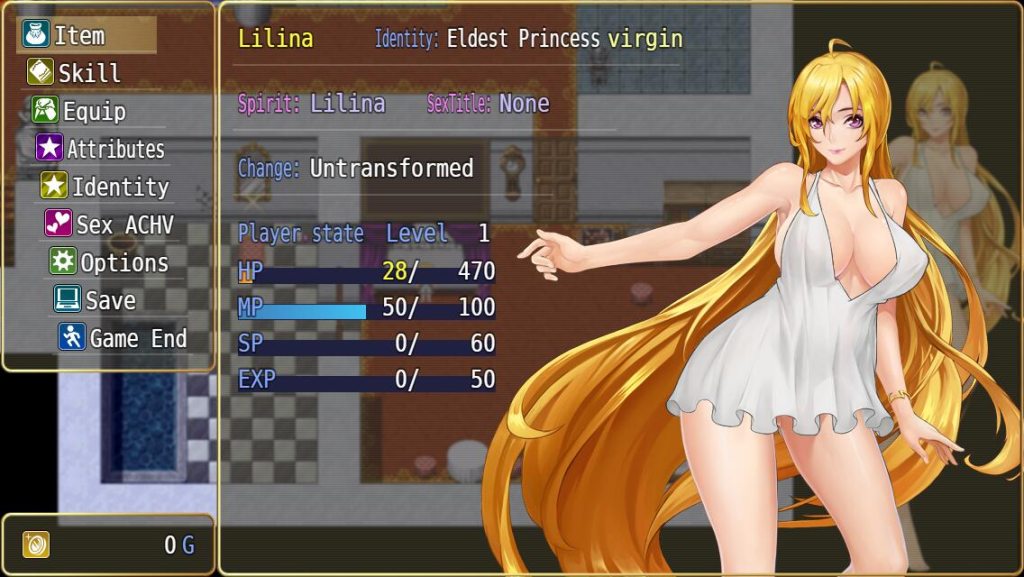Select Save from the menu

[x=110, y=301]
